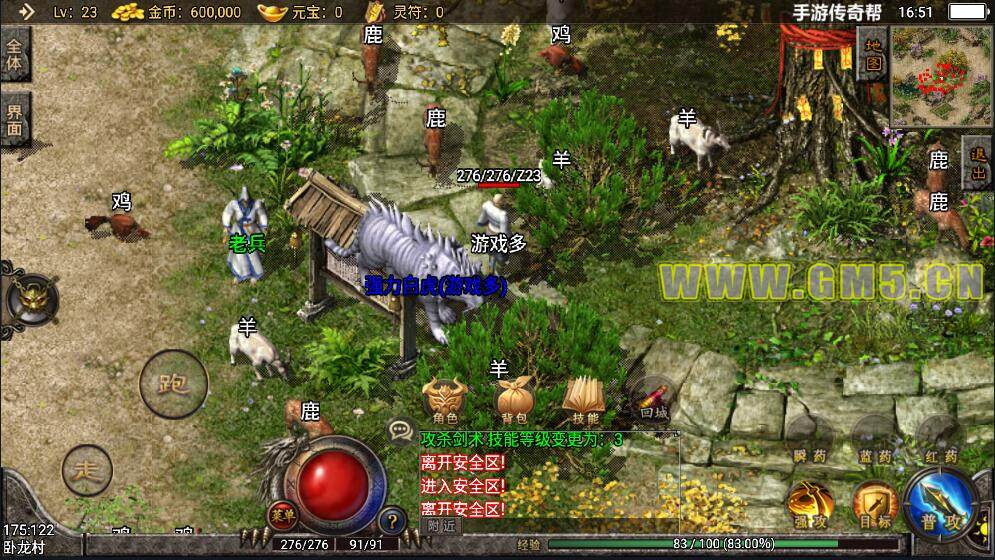Select the 目标 target button
The height and width of the screenshot is (560, 995).
tap(874, 504)
